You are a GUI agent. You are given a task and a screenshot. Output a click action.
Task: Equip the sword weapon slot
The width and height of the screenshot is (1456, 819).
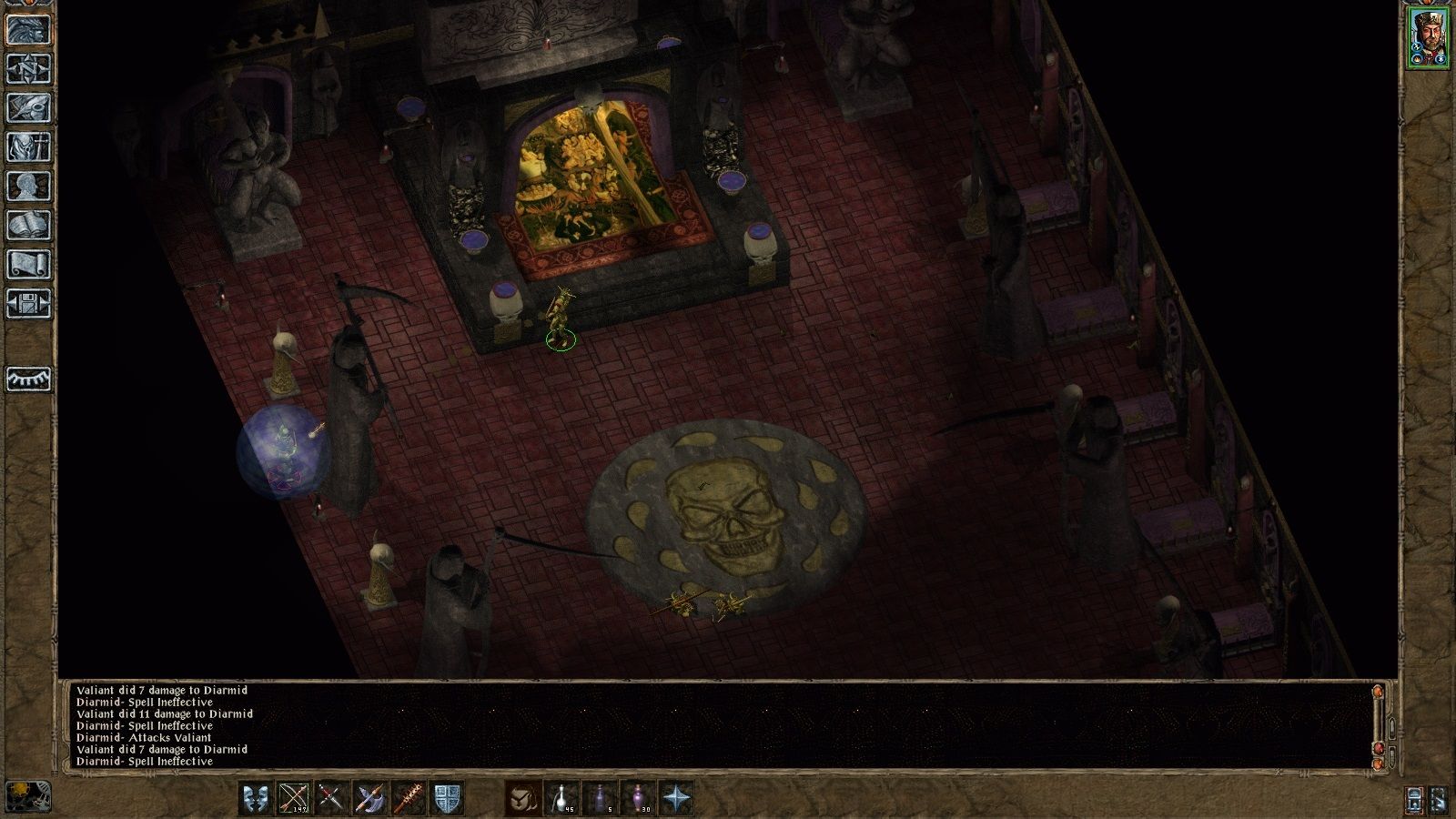329,798
